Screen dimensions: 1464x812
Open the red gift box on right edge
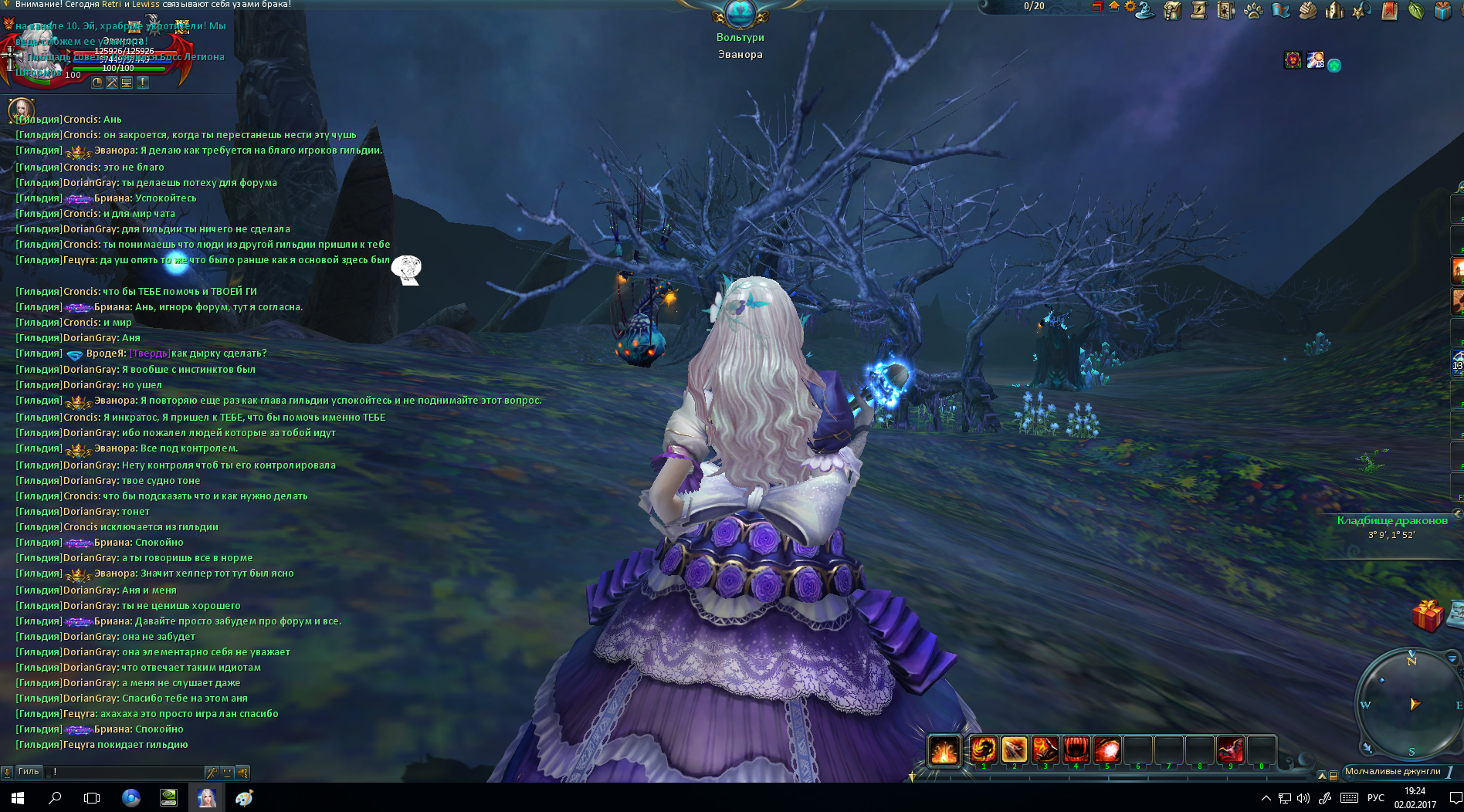pyautogui.click(x=1428, y=616)
